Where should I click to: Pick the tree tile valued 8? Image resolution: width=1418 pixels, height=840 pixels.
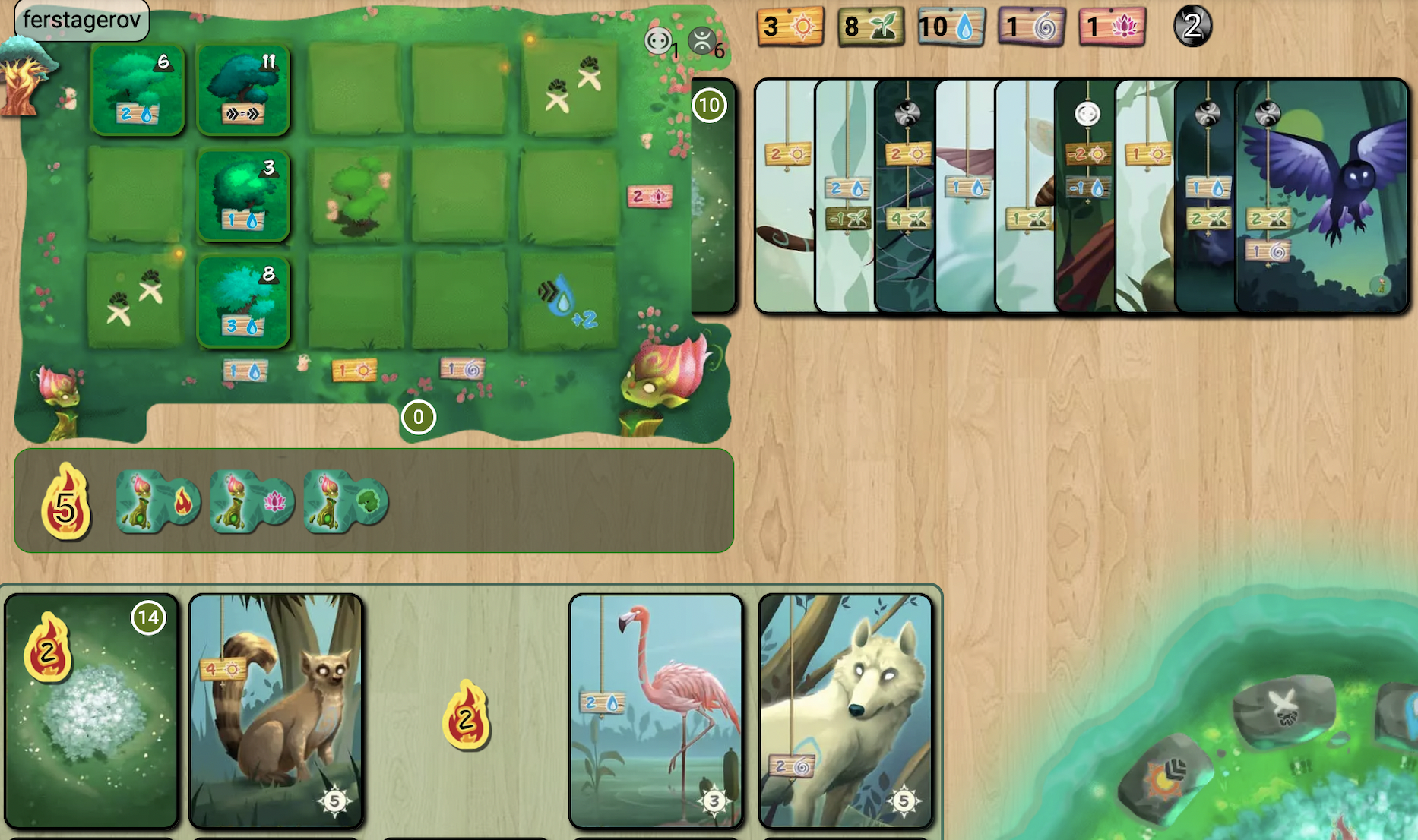[243, 302]
